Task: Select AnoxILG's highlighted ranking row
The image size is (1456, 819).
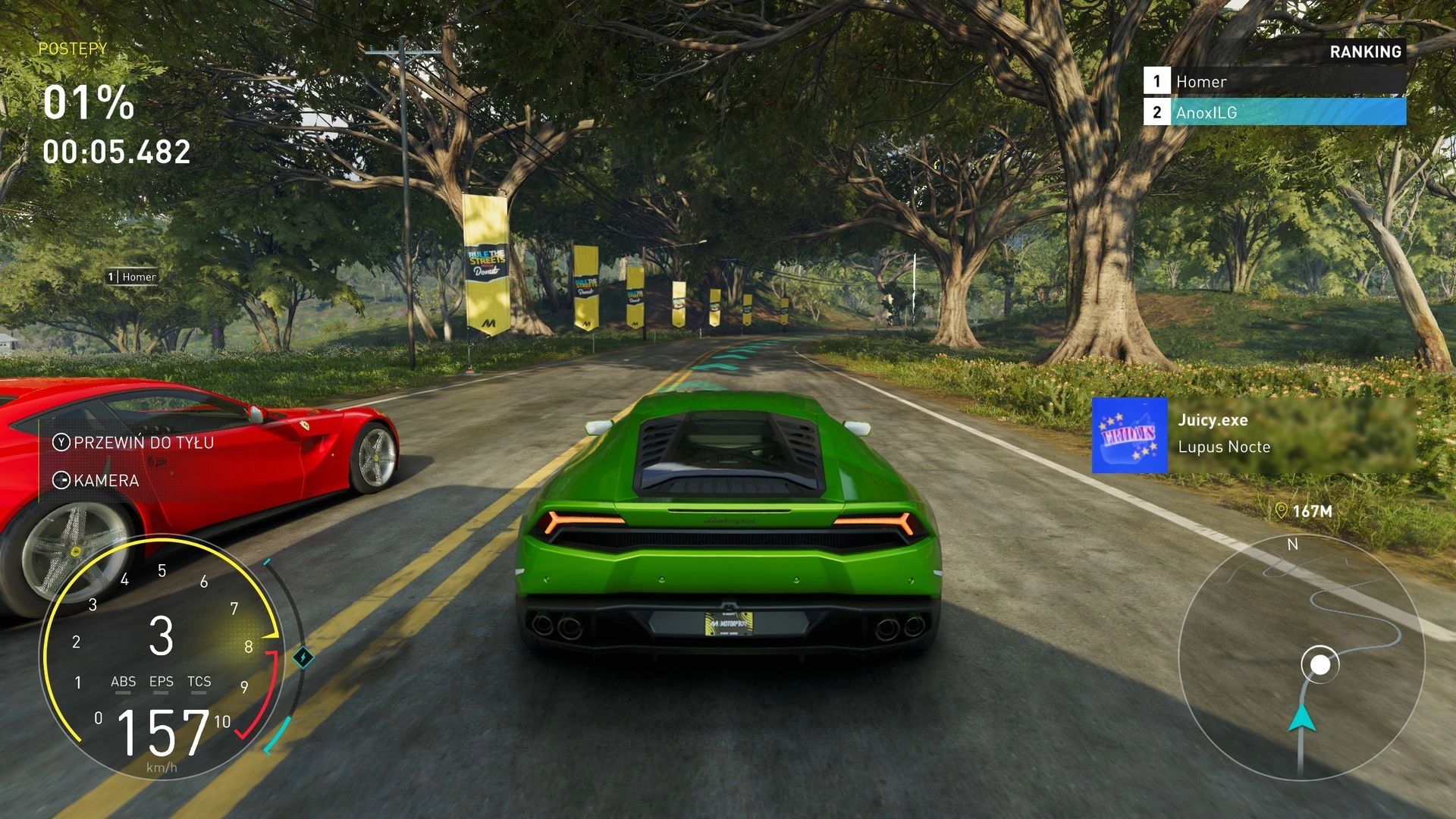Action: click(1274, 112)
